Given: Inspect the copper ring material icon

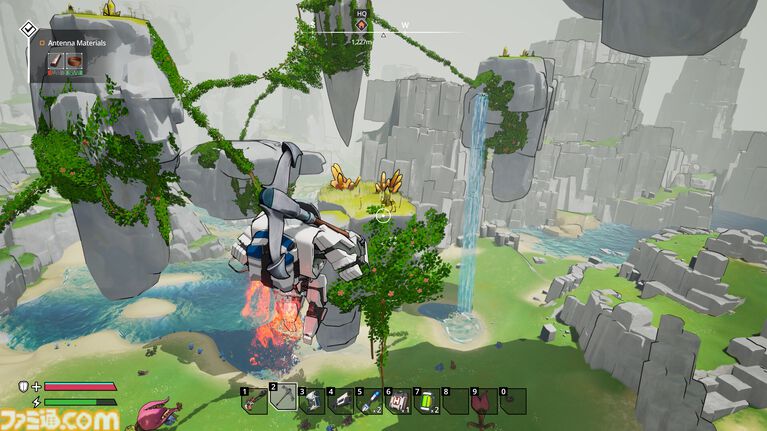Looking at the screenshot, I should point(75,61).
